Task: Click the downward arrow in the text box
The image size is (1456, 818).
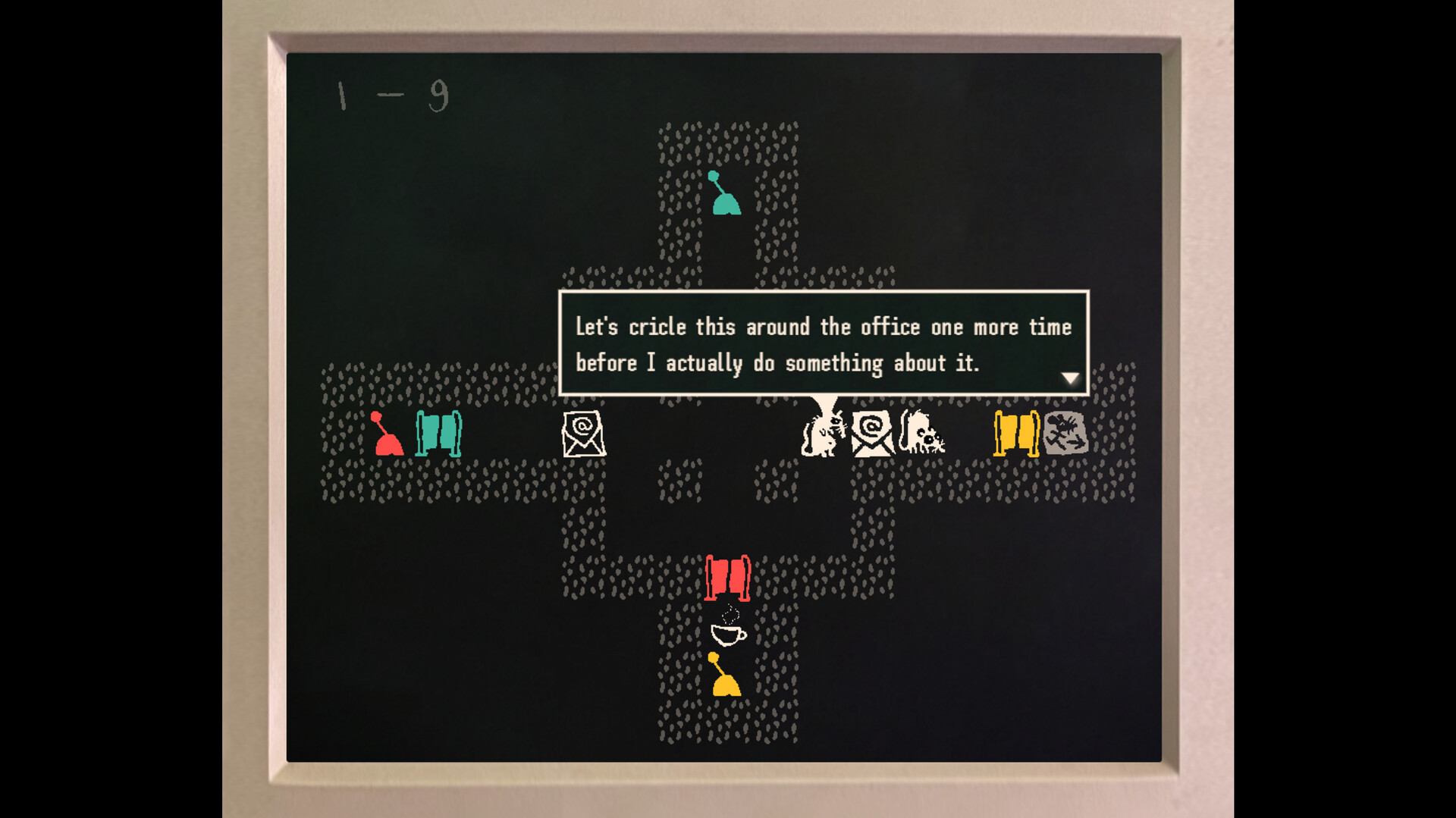Action: (1071, 377)
